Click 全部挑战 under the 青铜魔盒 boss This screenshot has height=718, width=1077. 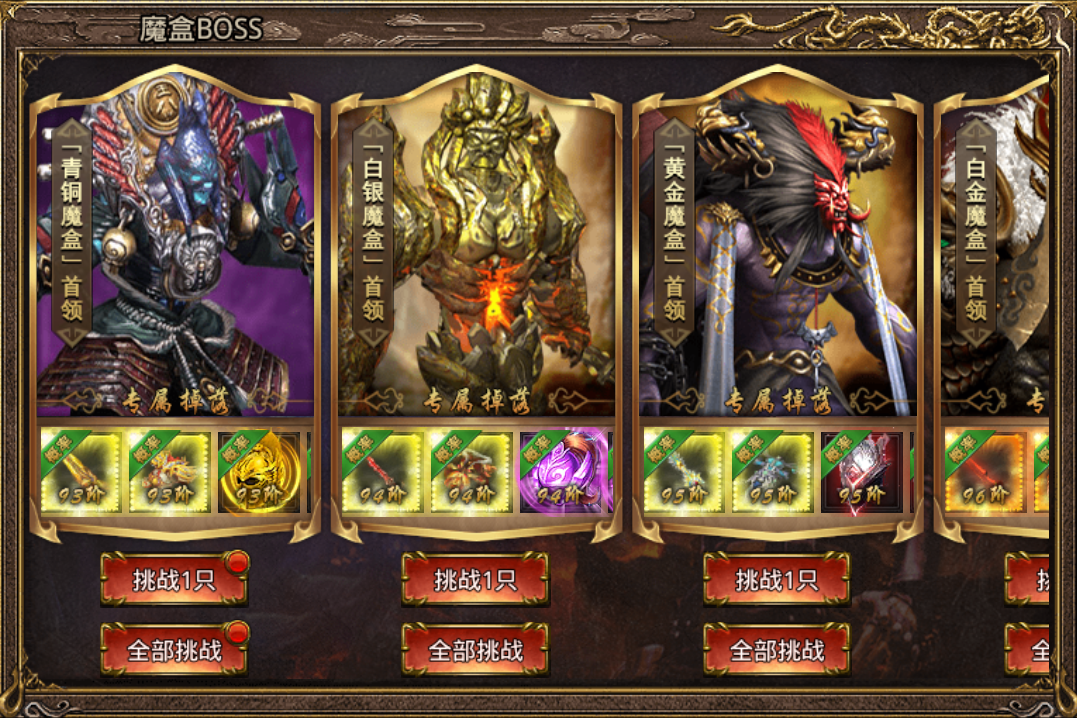tap(174, 650)
